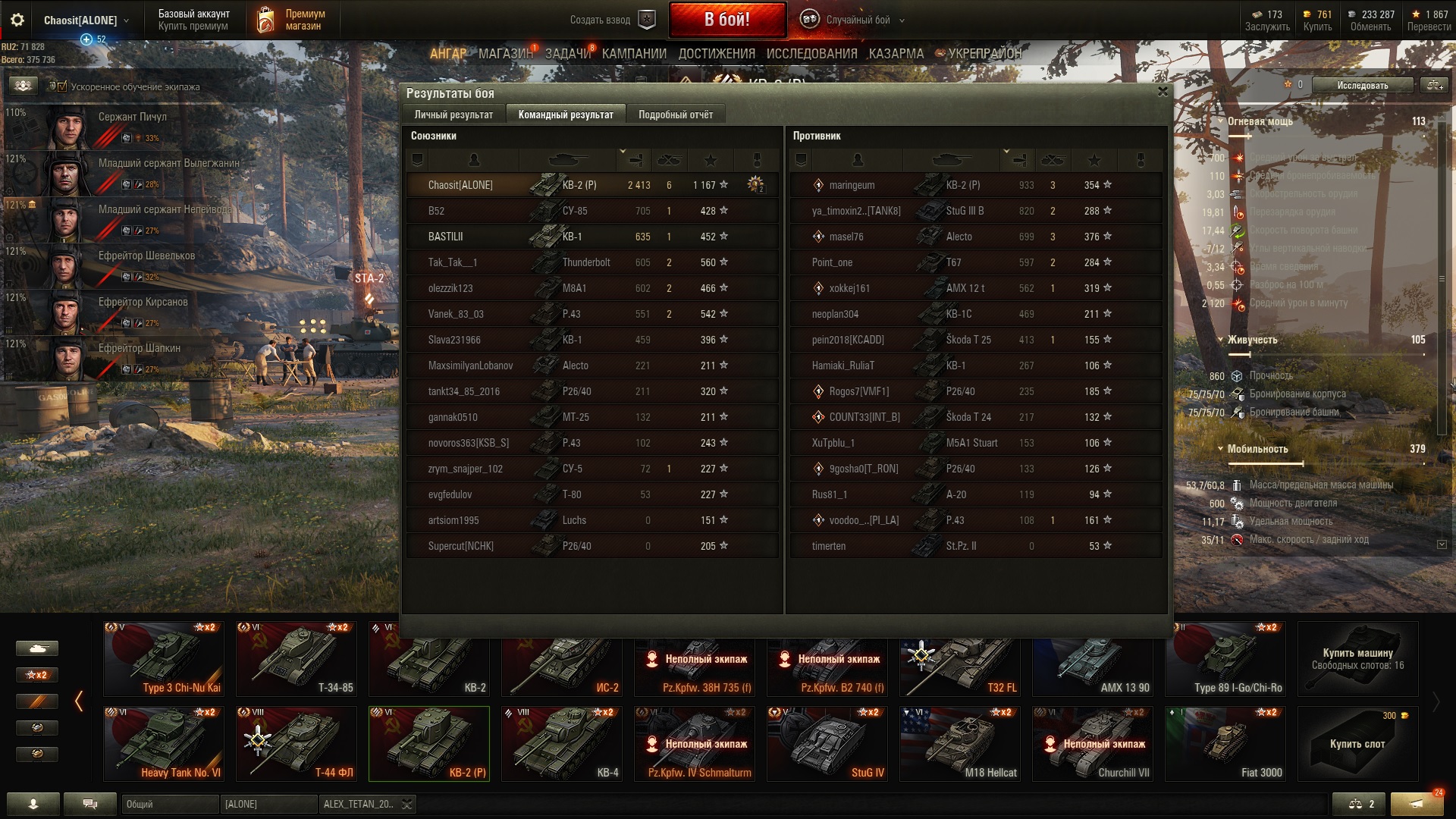Viewport: 1456px width, 819px height.
Task: Click the Исследовать button
Action: tap(1362, 85)
